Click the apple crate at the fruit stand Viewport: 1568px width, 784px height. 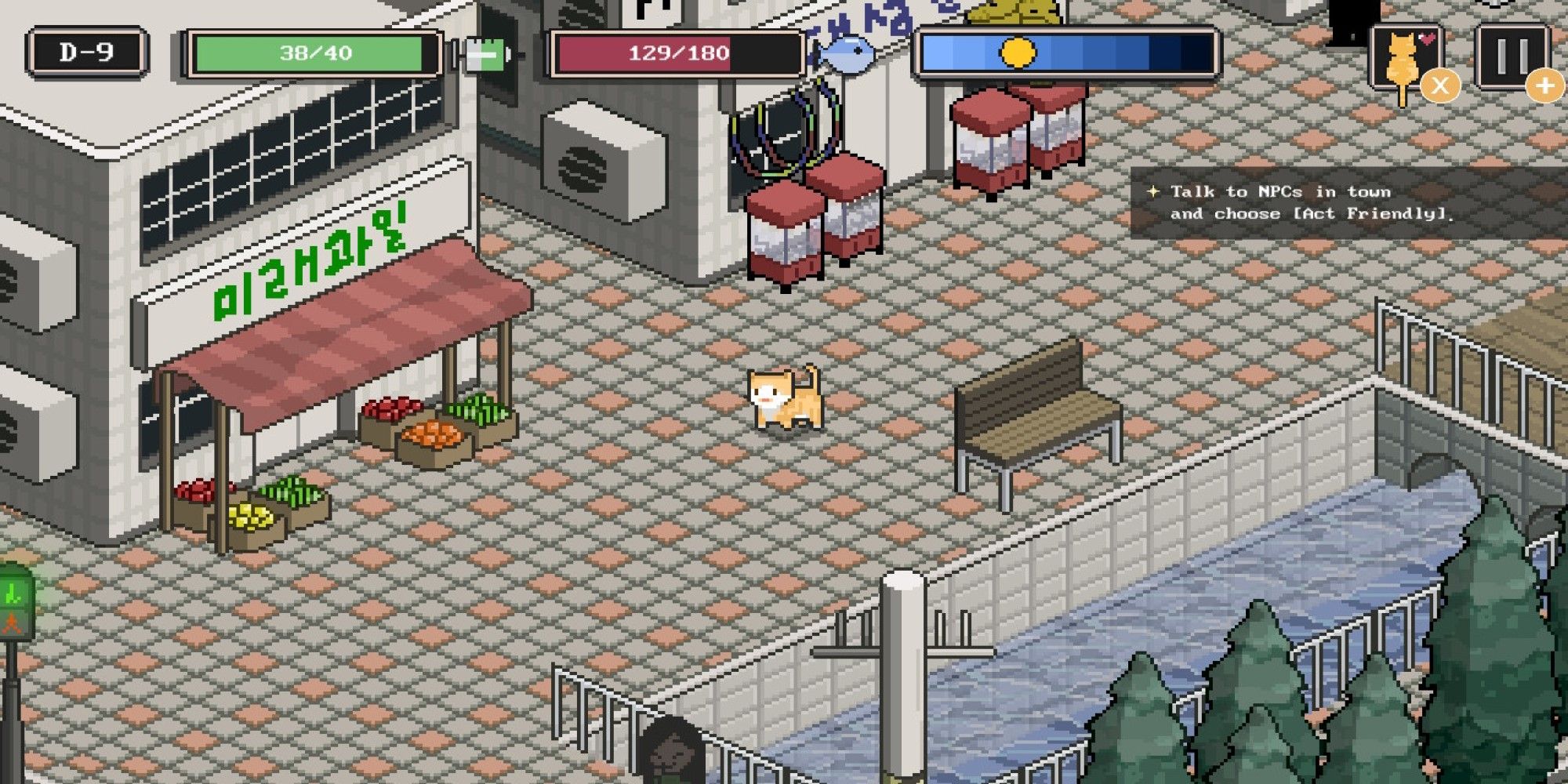coord(390,408)
